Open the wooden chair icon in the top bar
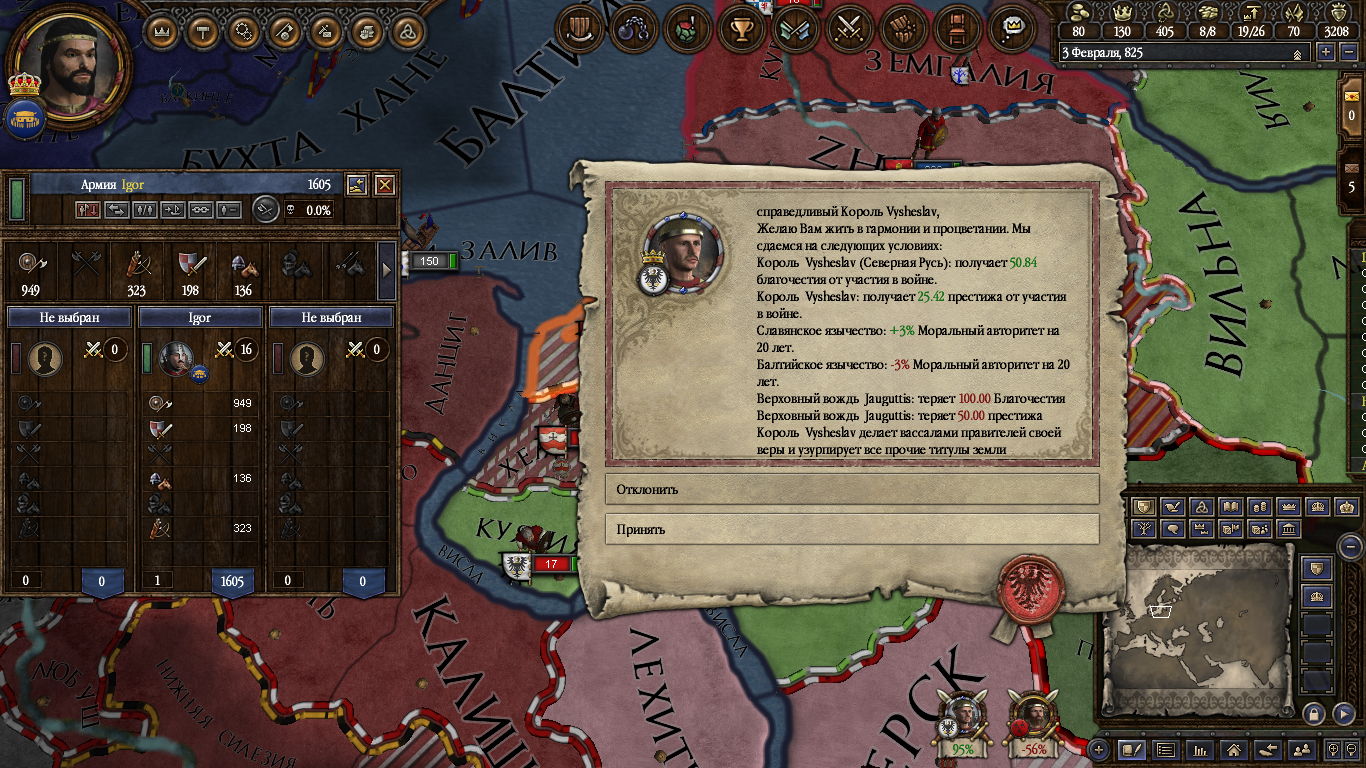 957,29
